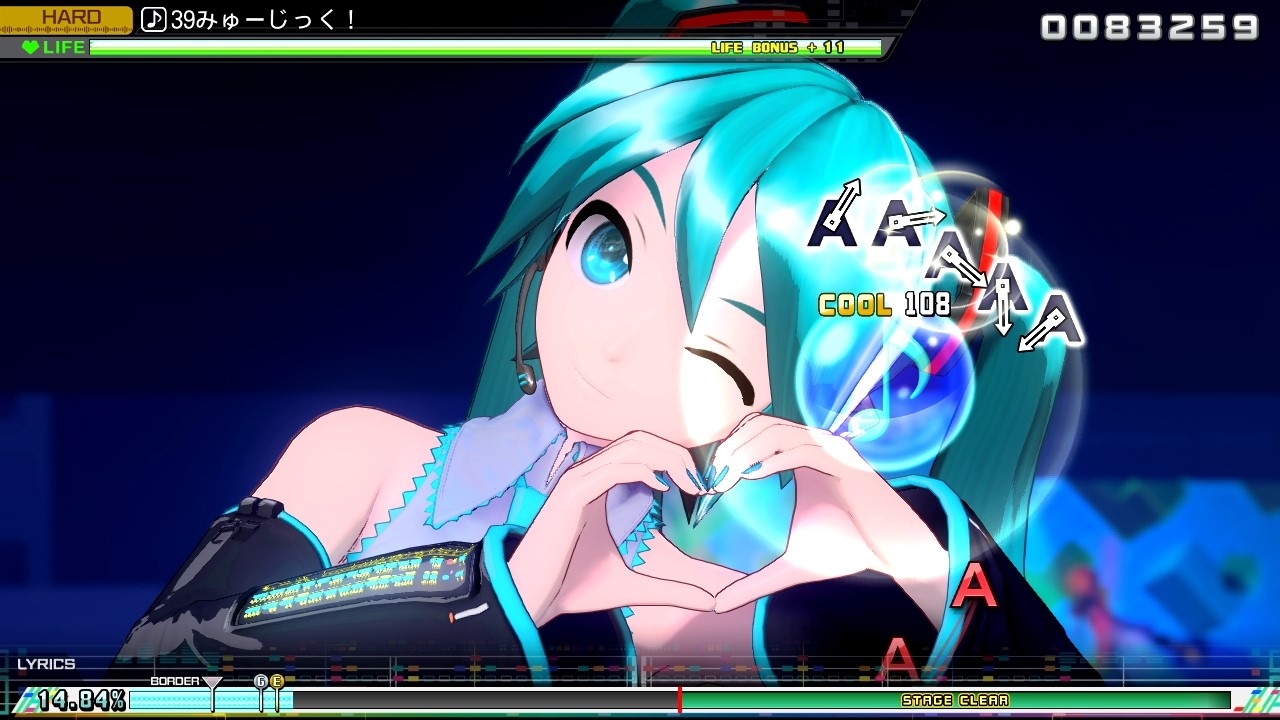This screenshot has height=720, width=1280.
Task: Click the HARD difficulty badge
Action: (70, 16)
